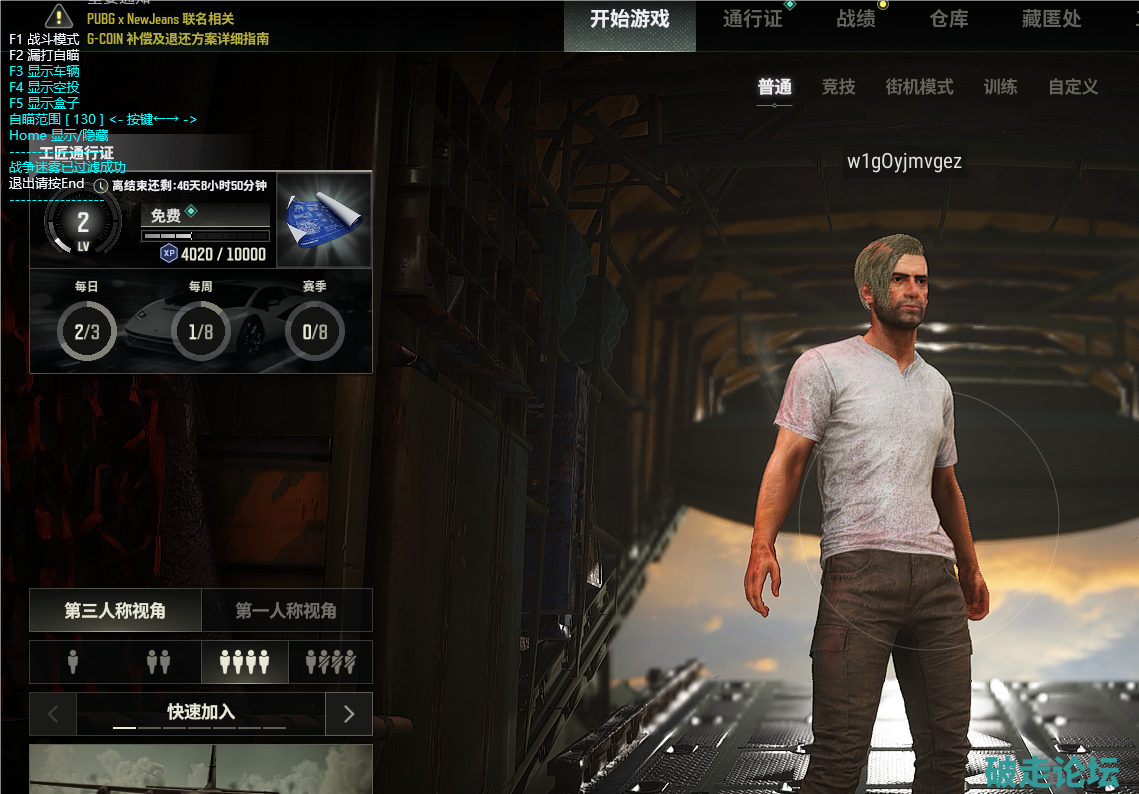Switch to 第一人称视角 perspective
1139x794 pixels.
pos(286,610)
